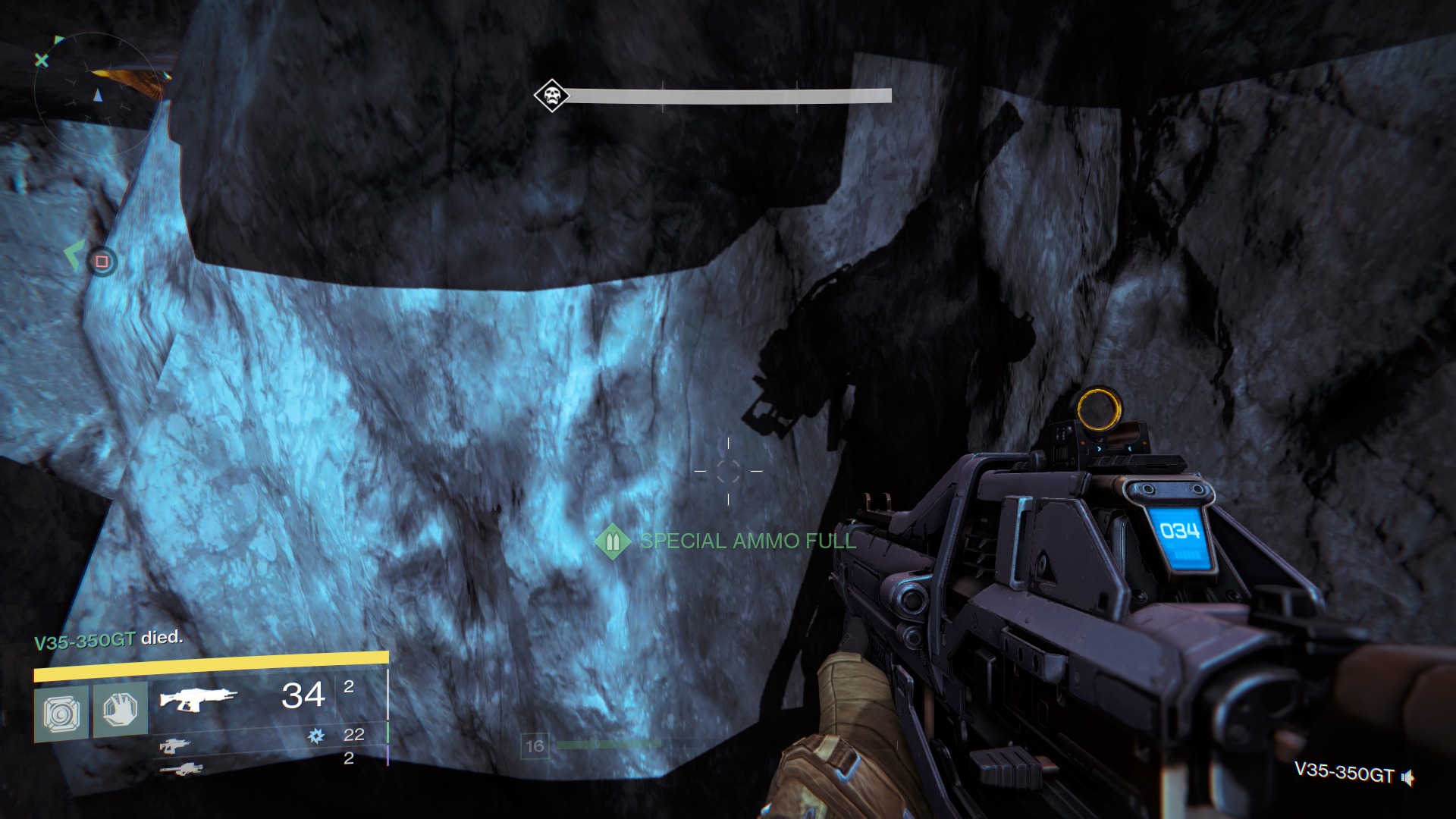Screen dimensions: 1456x819
Task: Click the primary ammo count reading 34
Action: [x=301, y=695]
